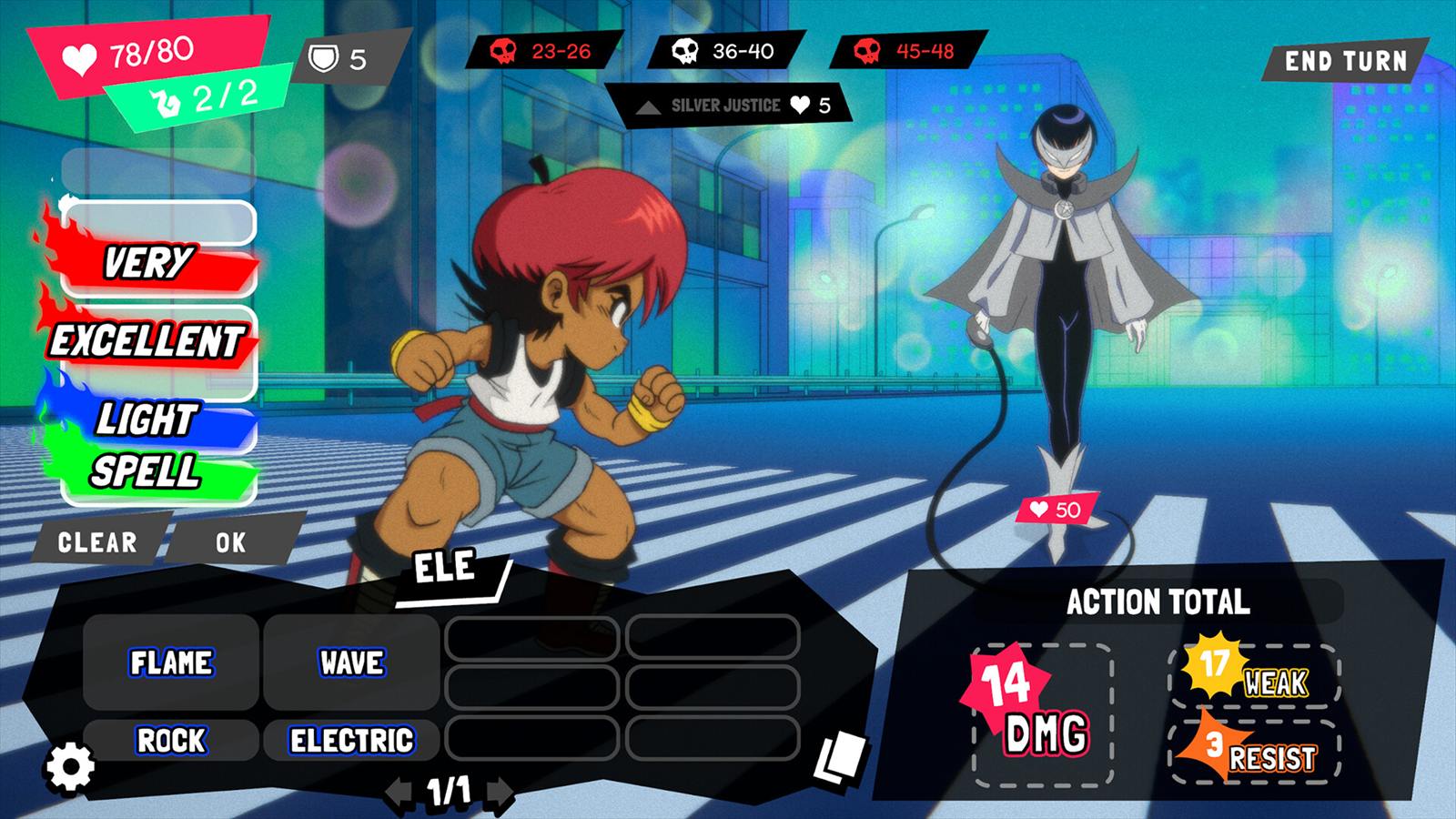Expand the Silver Justice enemy panel

648,107
